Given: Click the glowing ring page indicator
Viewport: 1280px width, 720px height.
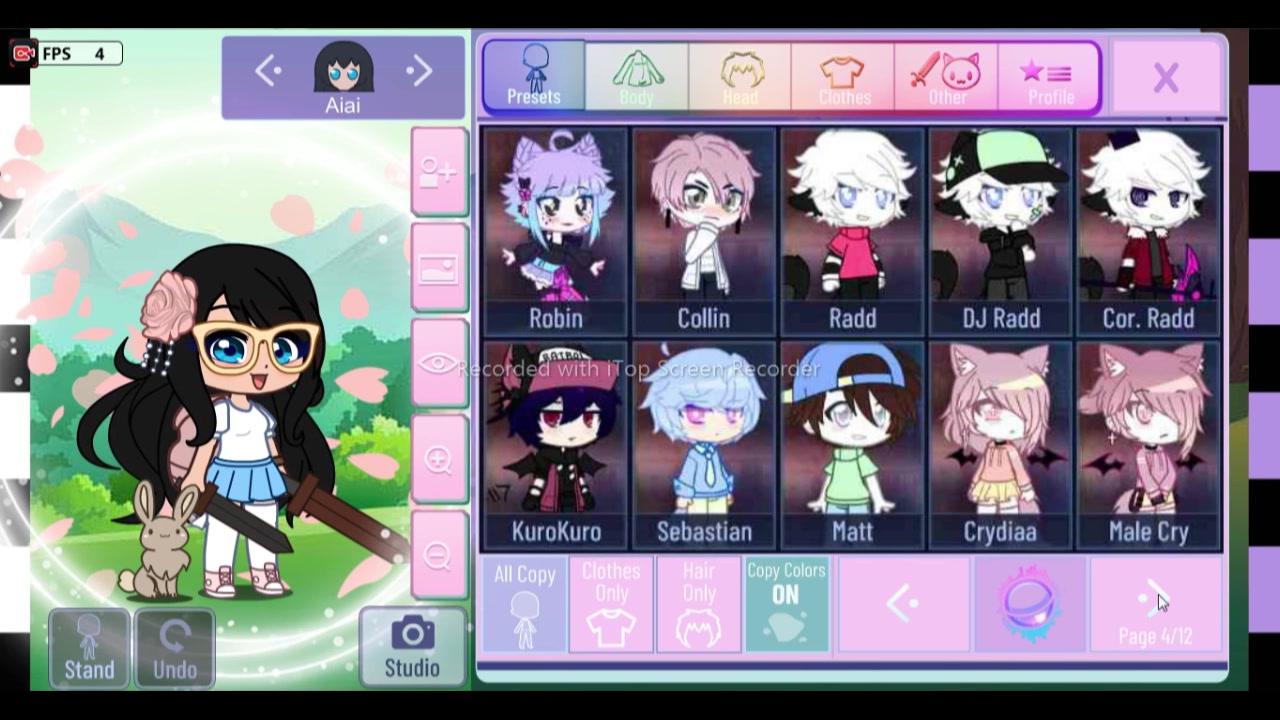Looking at the screenshot, I should (x=1028, y=603).
